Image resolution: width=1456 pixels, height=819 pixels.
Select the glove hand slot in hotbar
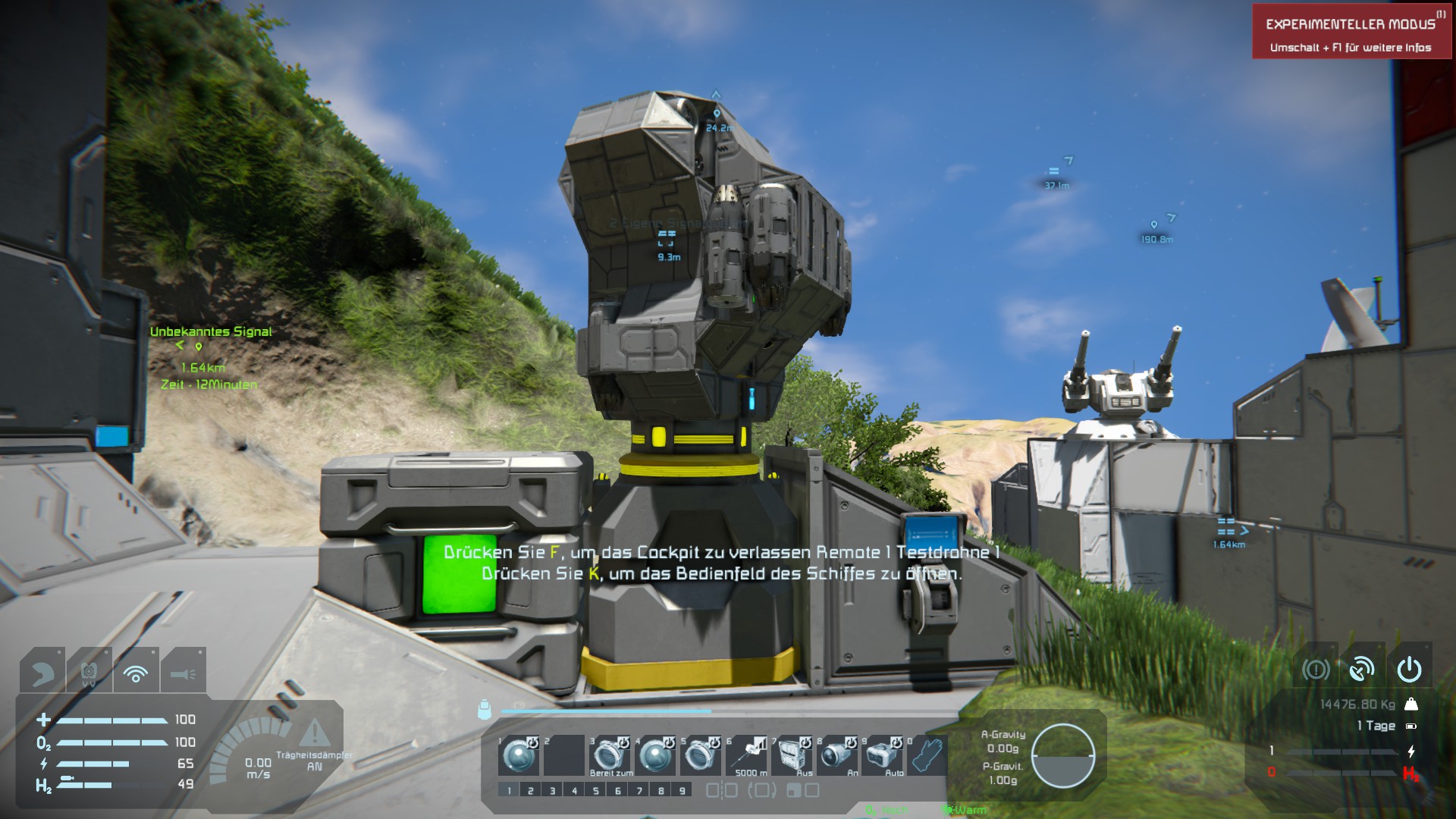[927, 755]
